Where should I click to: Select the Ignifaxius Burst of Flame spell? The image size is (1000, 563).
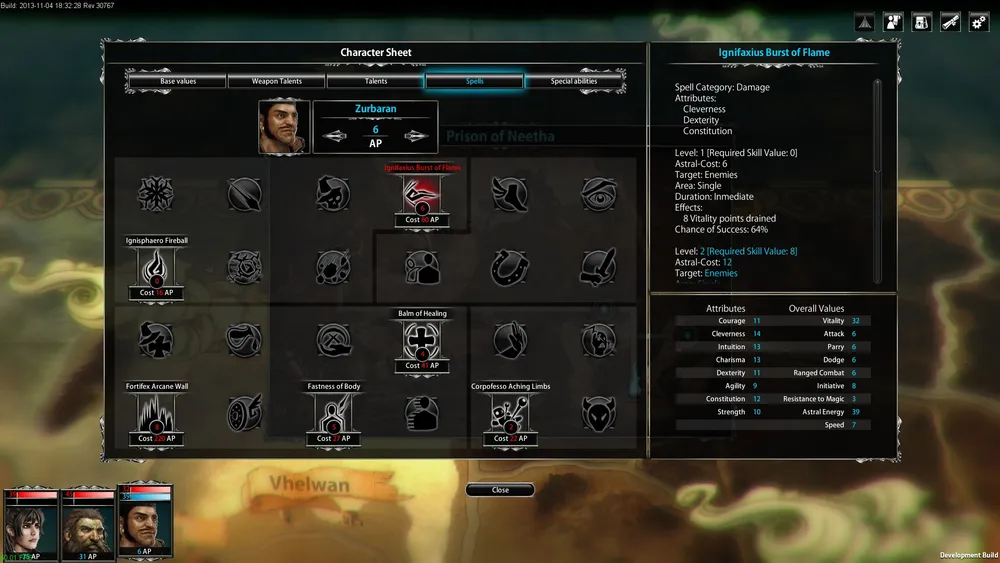422,194
